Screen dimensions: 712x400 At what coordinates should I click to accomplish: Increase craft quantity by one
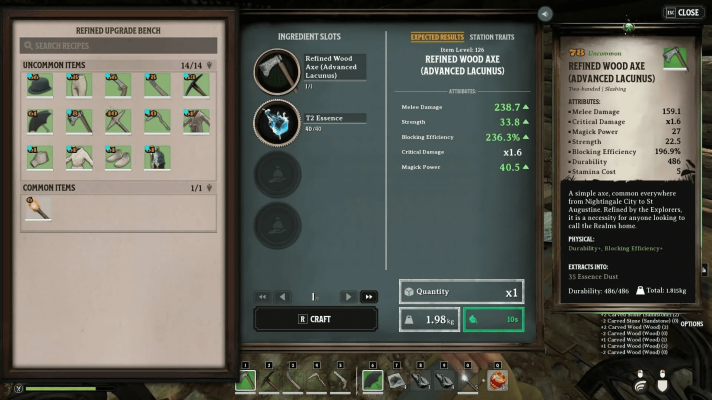click(x=348, y=296)
